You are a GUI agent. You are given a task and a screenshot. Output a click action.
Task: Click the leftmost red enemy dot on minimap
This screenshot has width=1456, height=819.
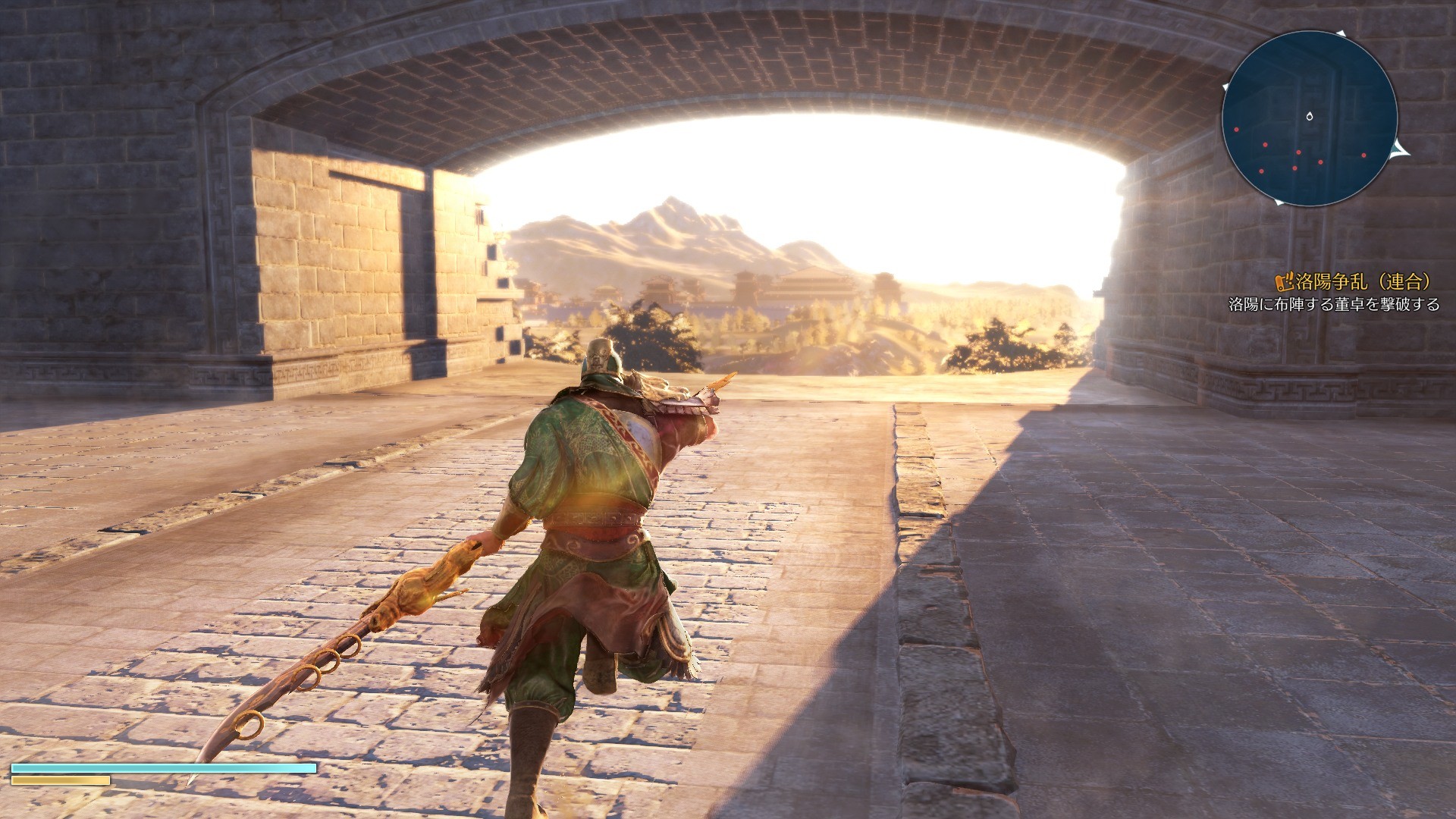pyautogui.click(x=1236, y=130)
